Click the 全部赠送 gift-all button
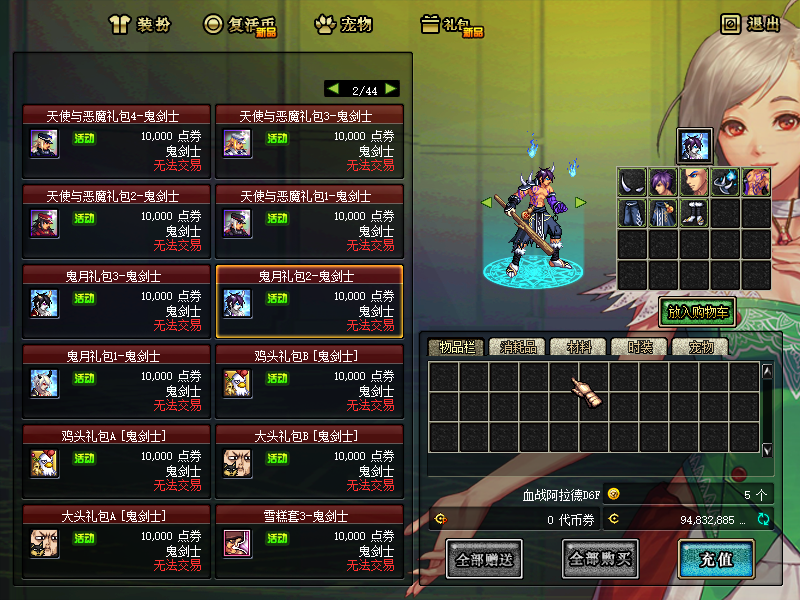 point(484,558)
